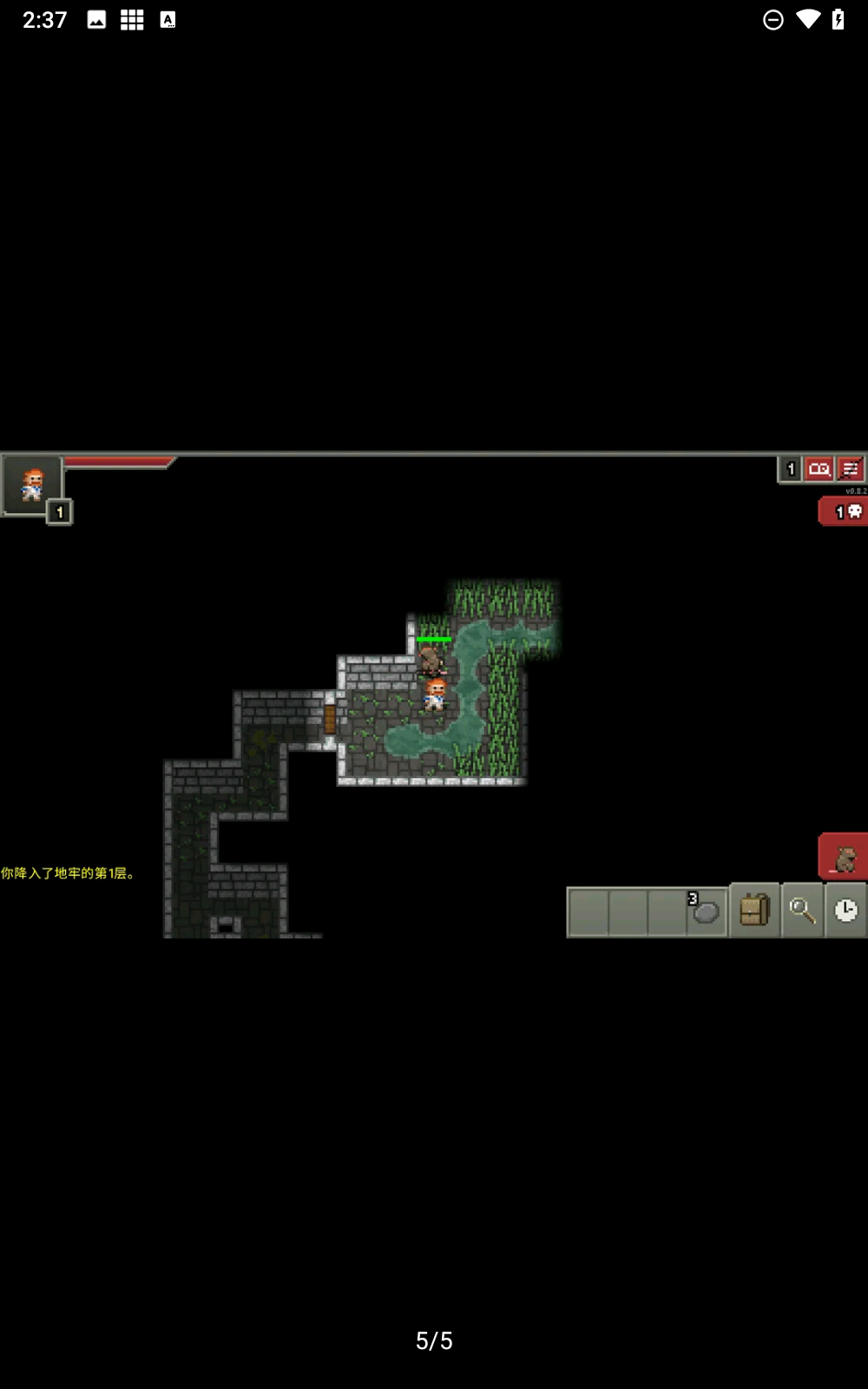Search with the magnifying glass button
Image resolution: width=868 pixels, height=1389 pixels.
tap(801, 911)
